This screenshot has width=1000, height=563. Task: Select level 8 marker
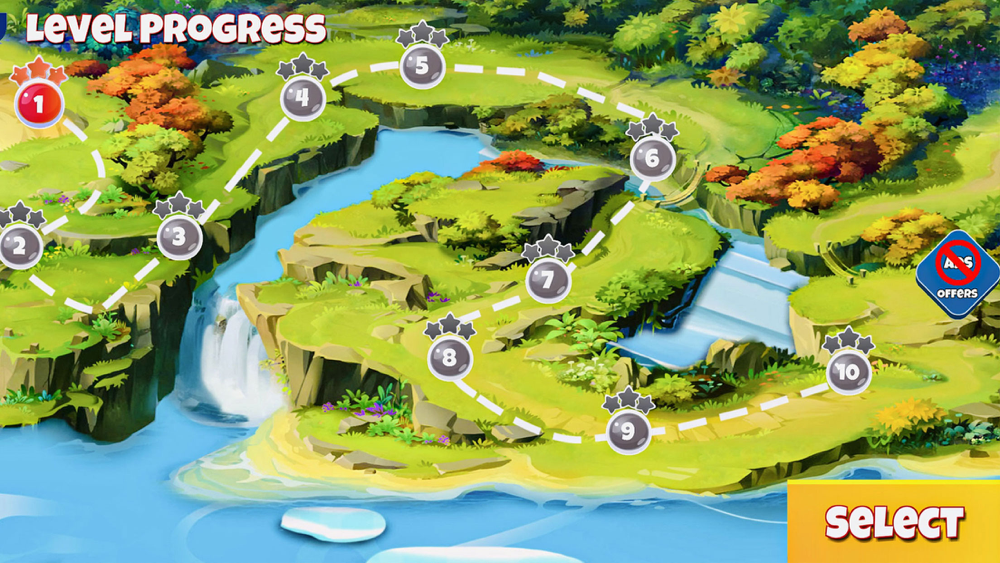pos(449,357)
